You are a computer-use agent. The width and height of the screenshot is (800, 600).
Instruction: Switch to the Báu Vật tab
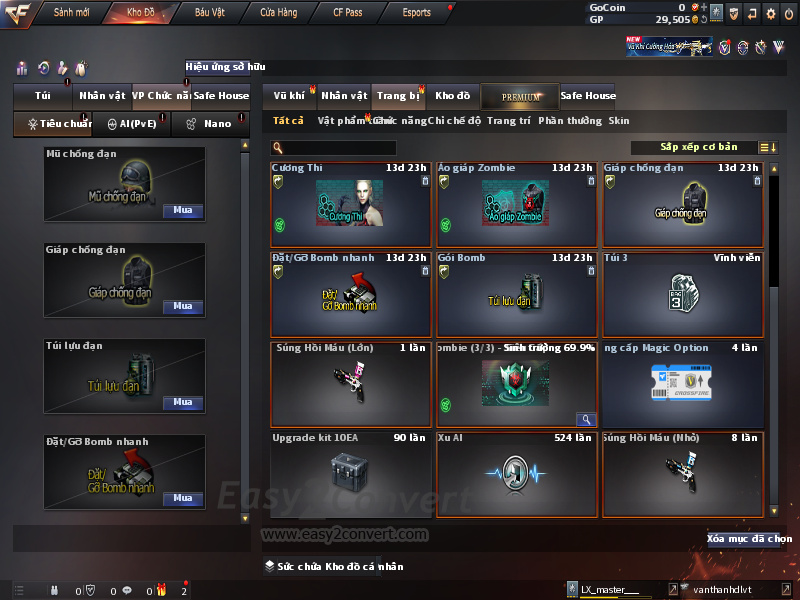point(209,13)
